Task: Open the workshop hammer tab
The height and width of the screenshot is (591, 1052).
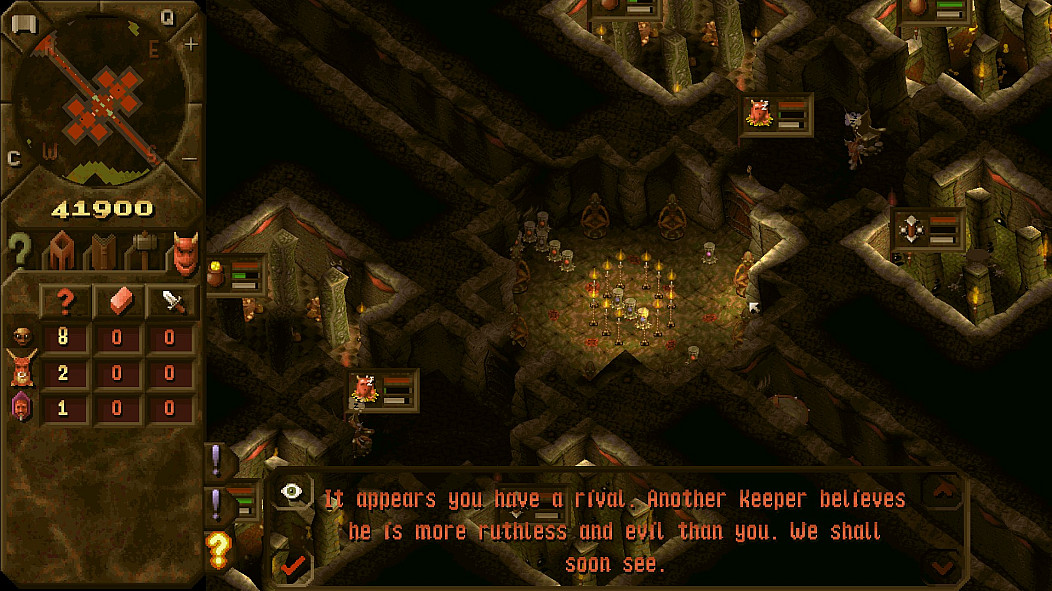Action: 142,251
